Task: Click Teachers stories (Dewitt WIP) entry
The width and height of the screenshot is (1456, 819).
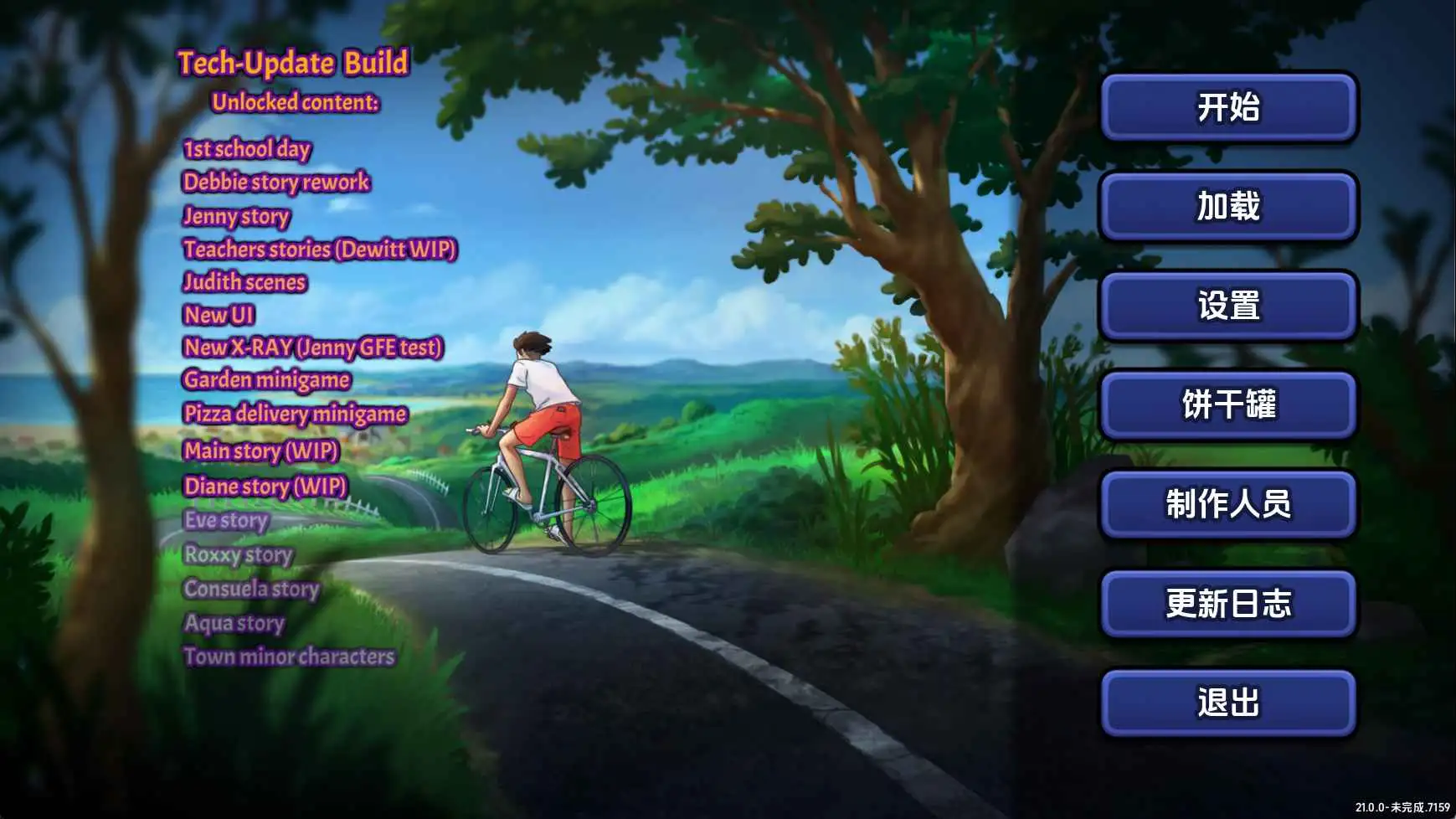Action: click(x=322, y=250)
